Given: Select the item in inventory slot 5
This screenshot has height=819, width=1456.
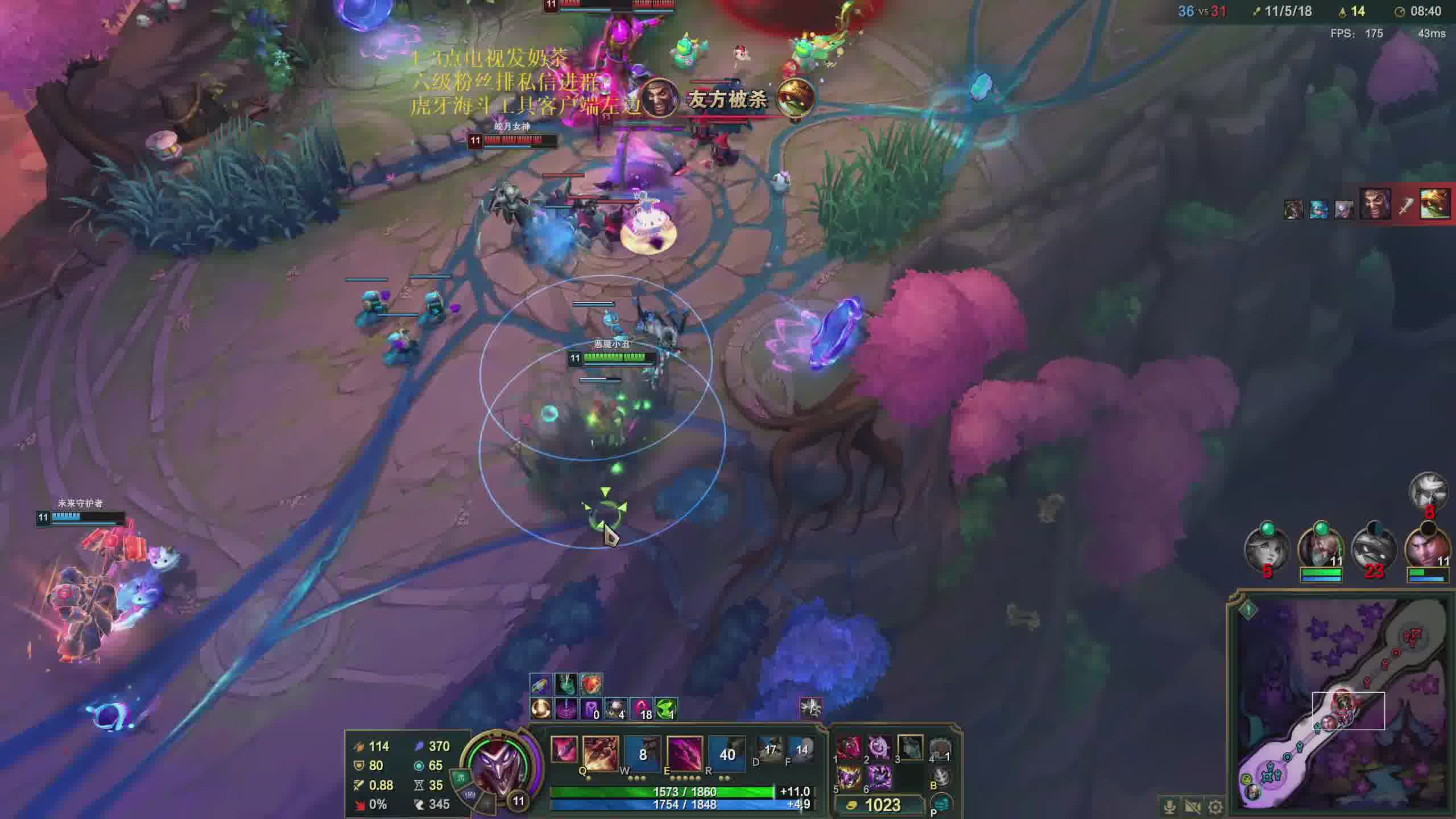Looking at the screenshot, I should pos(849,777).
